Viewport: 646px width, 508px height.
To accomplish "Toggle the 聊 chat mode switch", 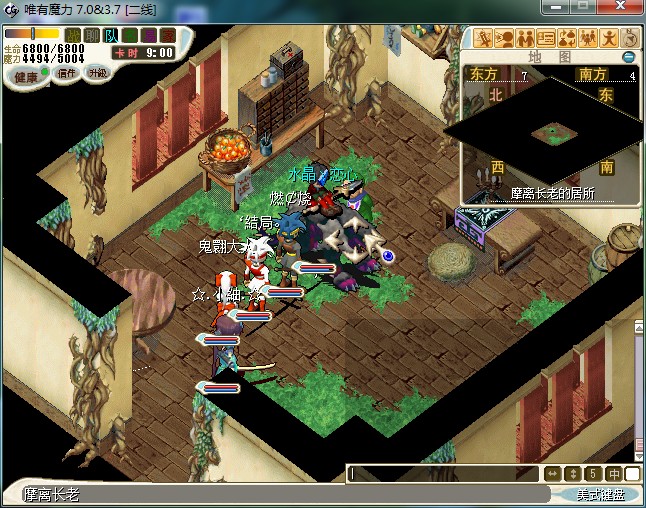I will click(x=92, y=36).
